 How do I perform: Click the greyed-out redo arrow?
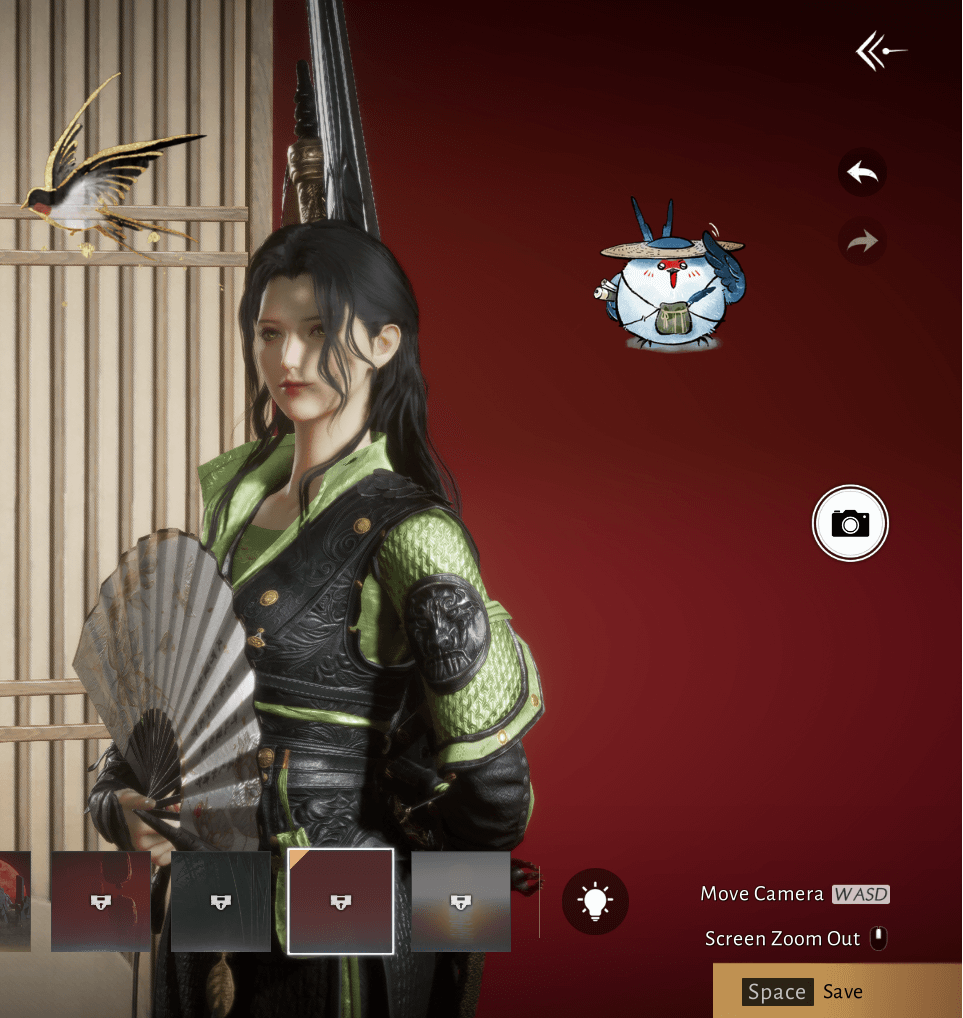click(862, 241)
